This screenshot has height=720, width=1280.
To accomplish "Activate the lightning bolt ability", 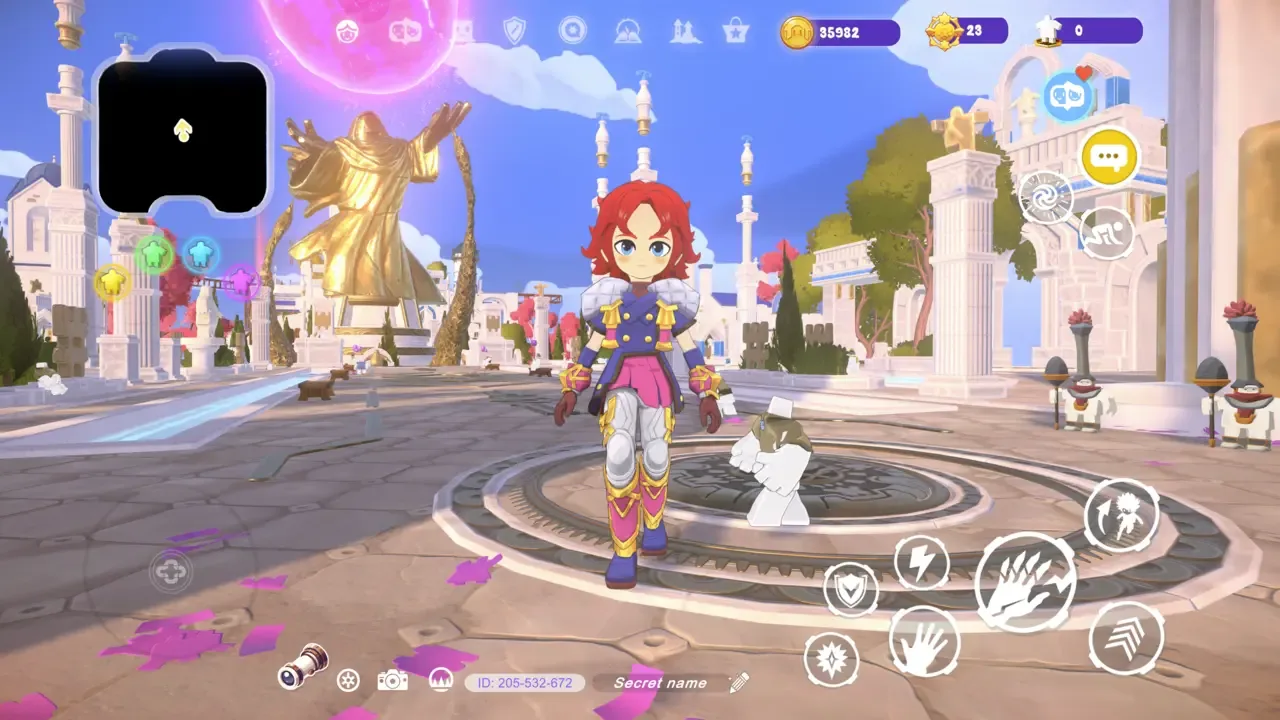I will [921, 562].
